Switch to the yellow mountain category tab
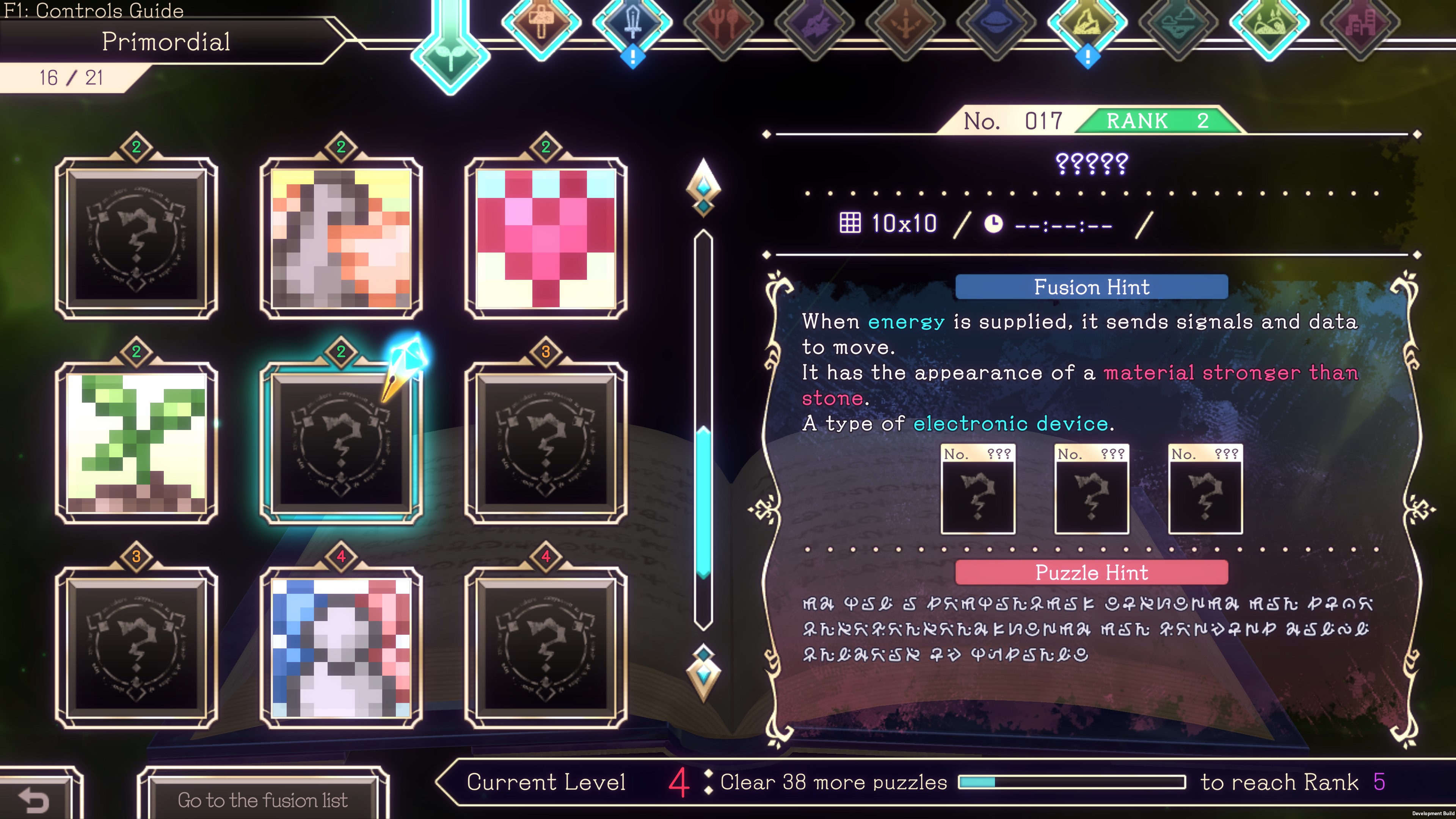The image size is (1456, 819). (1087, 23)
